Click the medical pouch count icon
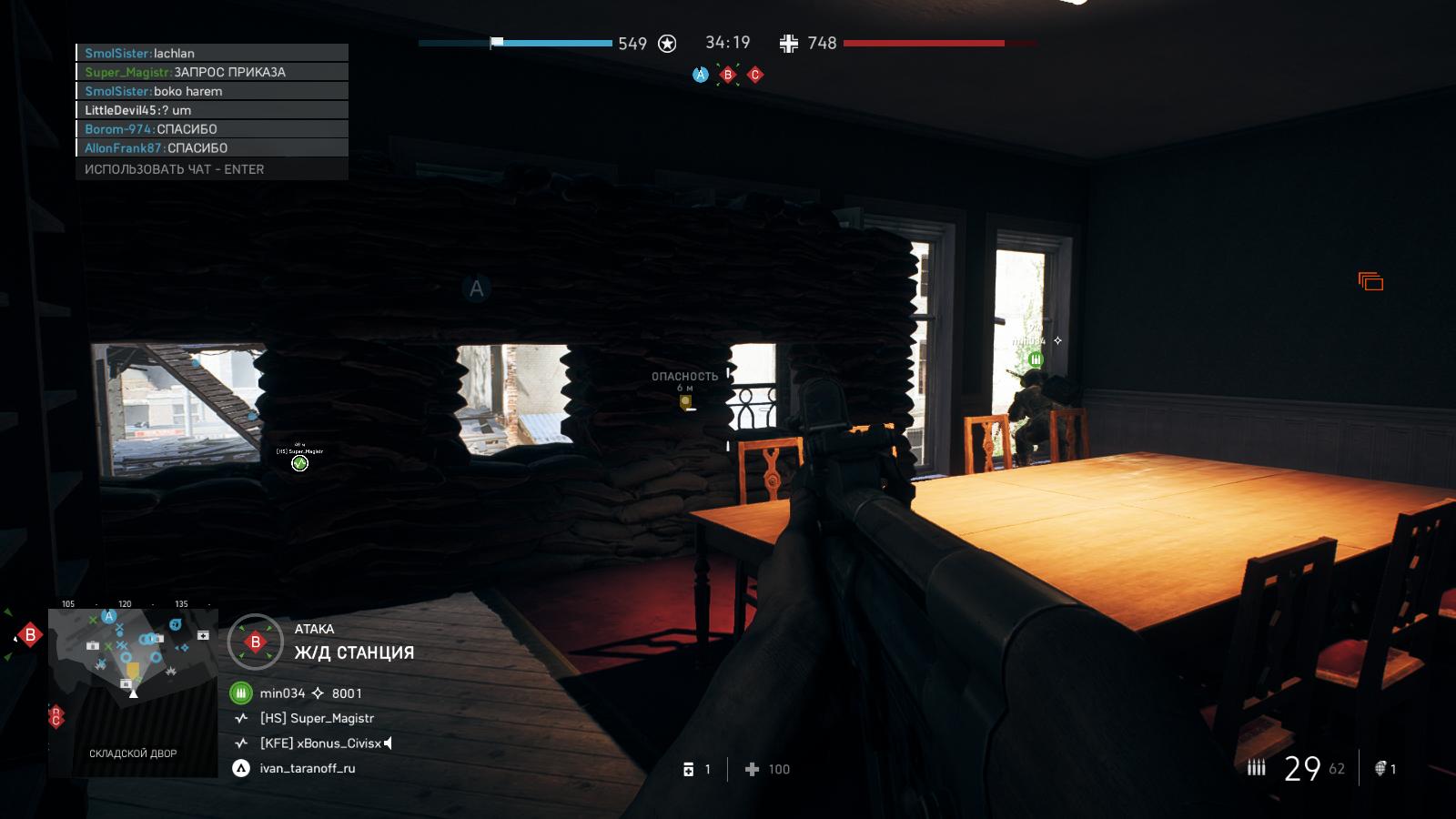The width and height of the screenshot is (1456, 819). click(689, 770)
